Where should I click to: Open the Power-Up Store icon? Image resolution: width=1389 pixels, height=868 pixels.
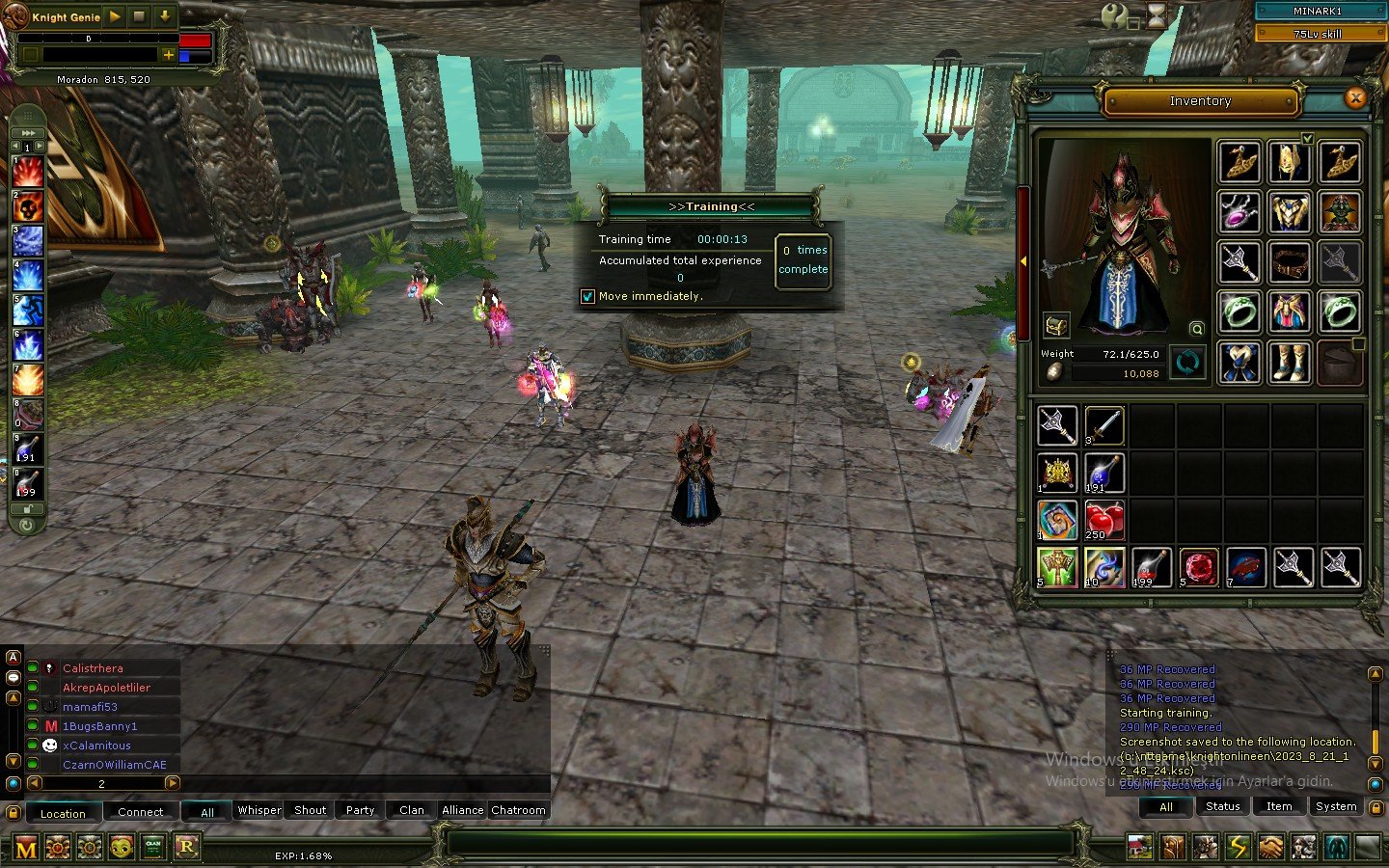[x=58, y=847]
